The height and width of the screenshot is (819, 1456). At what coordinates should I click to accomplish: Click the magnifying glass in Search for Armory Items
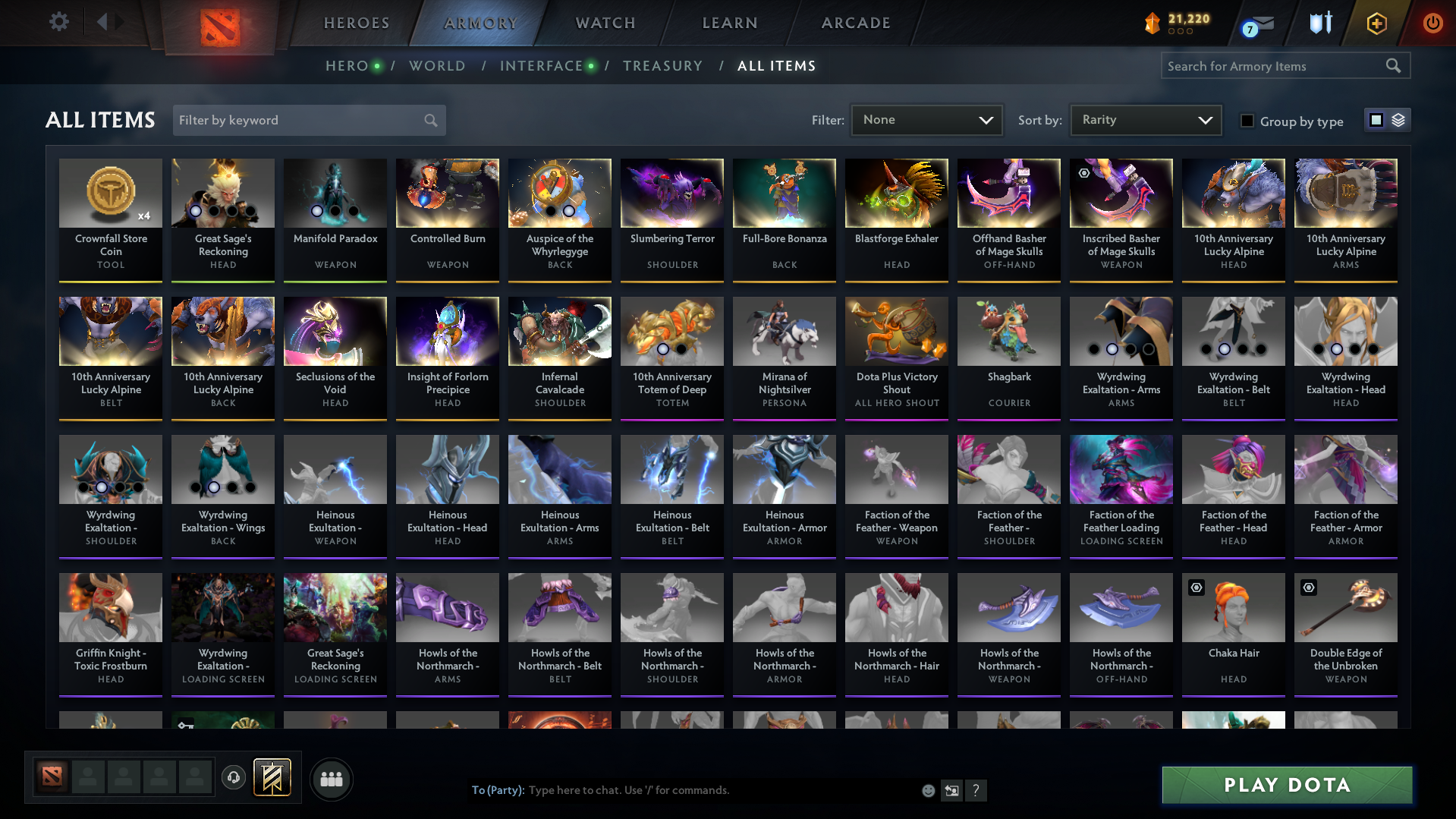(x=1394, y=65)
